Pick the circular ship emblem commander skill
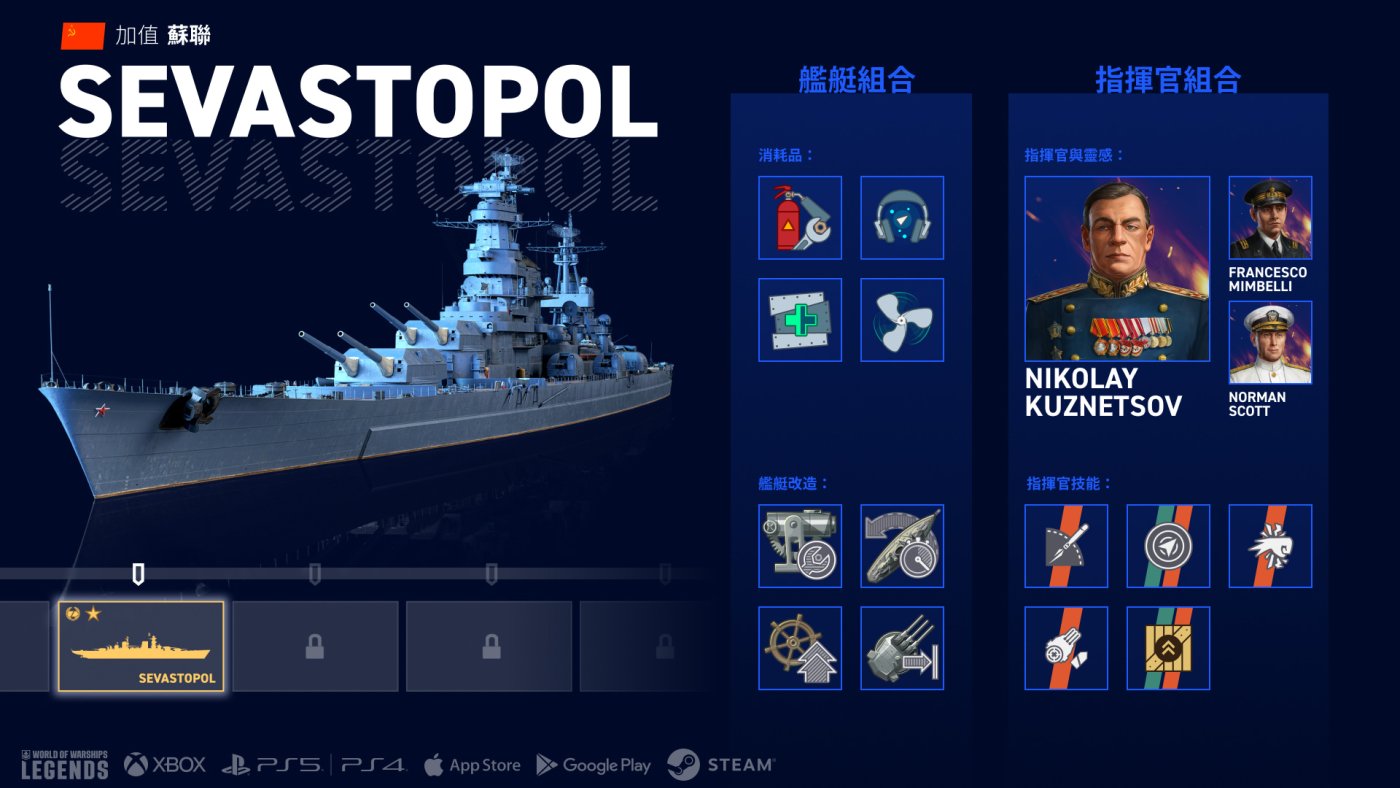The image size is (1400, 788). pos(1168,546)
